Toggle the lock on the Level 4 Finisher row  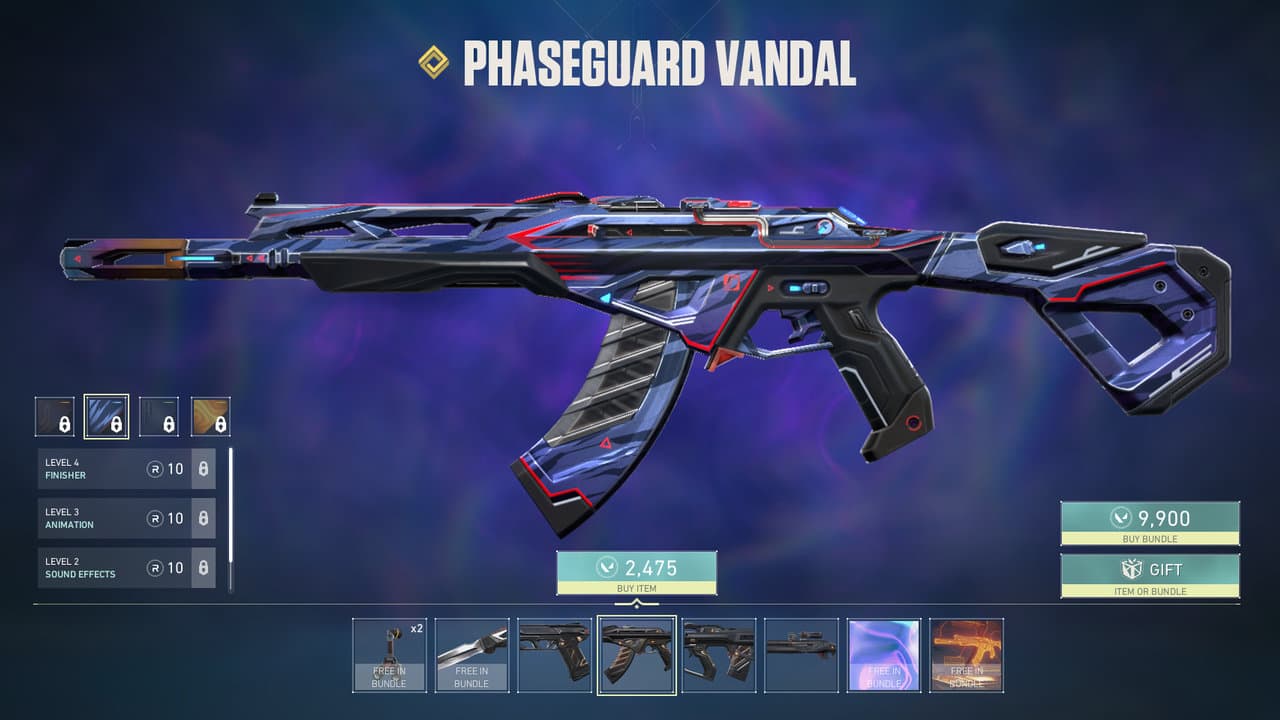tap(204, 468)
